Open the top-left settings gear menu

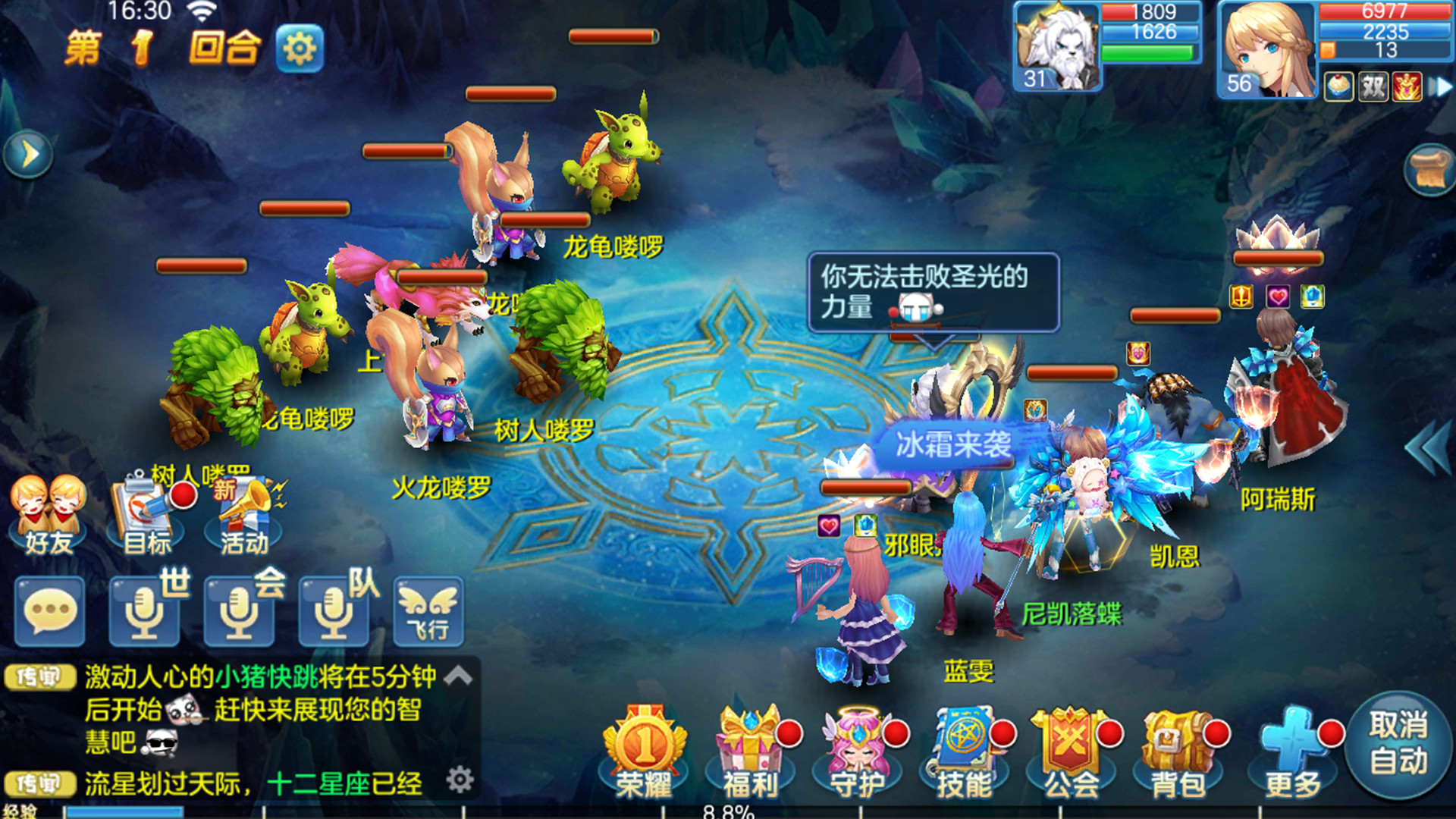(x=300, y=47)
